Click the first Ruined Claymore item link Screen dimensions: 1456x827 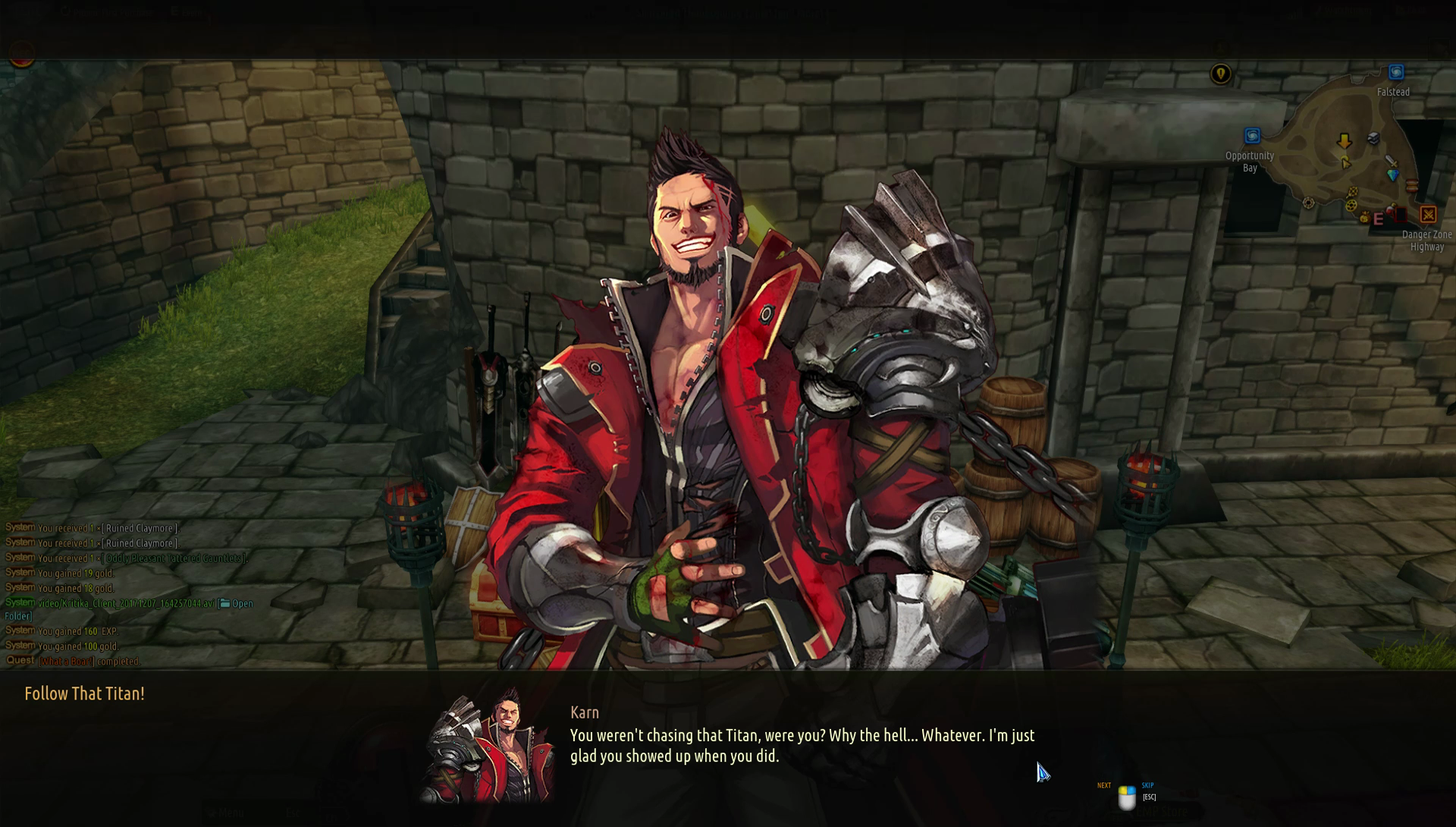pos(141,528)
